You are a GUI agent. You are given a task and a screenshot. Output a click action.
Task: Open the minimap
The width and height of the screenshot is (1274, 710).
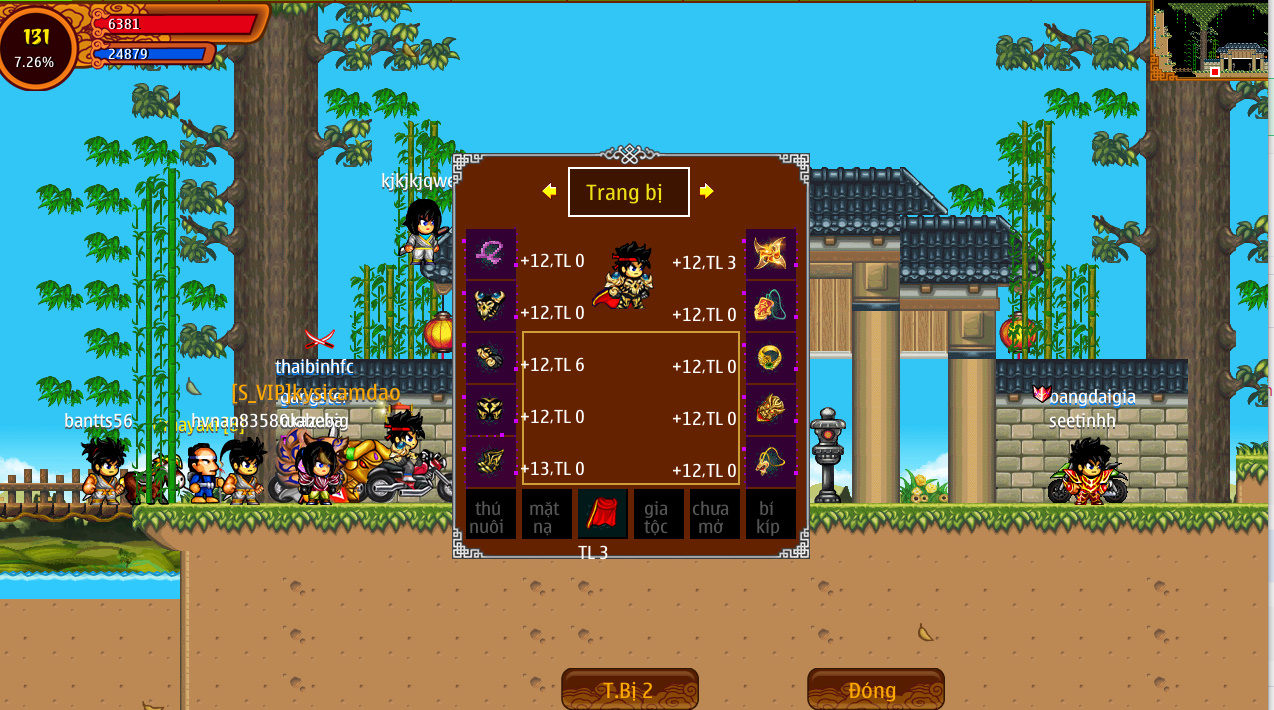(1211, 40)
